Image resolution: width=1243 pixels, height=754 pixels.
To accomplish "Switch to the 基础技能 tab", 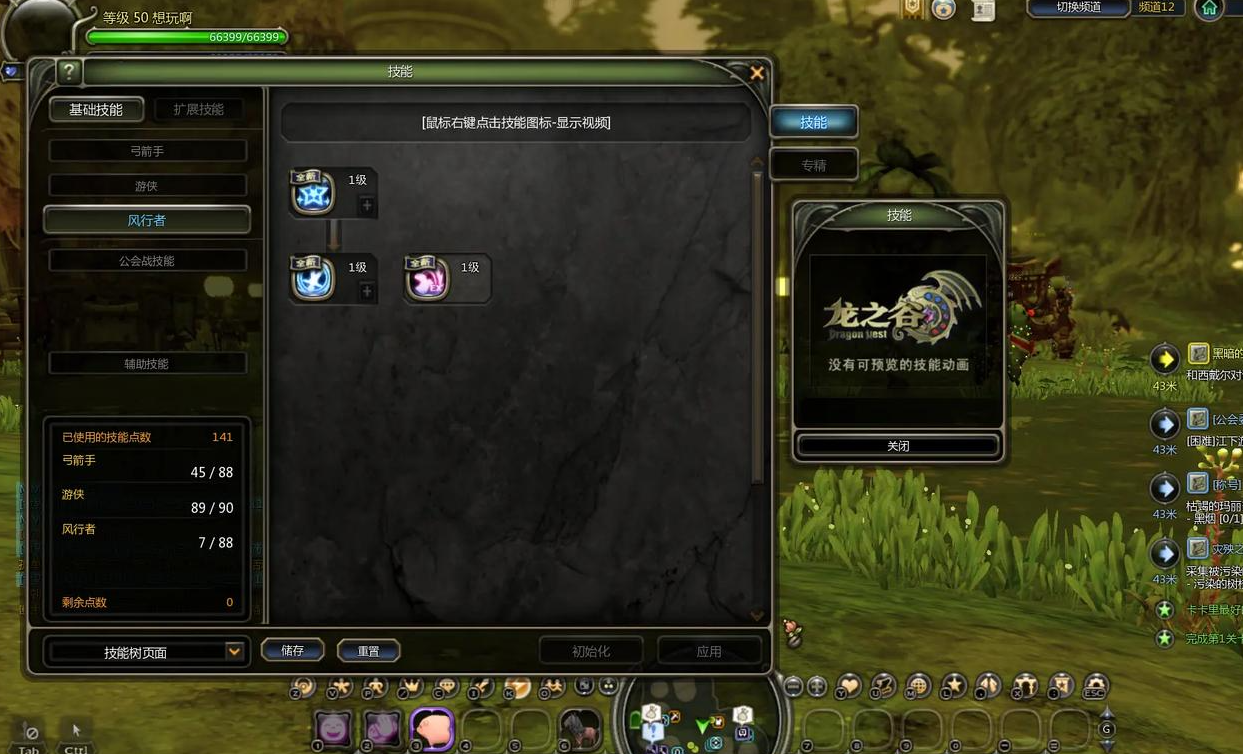I will pyautogui.click(x=96, y=110).
